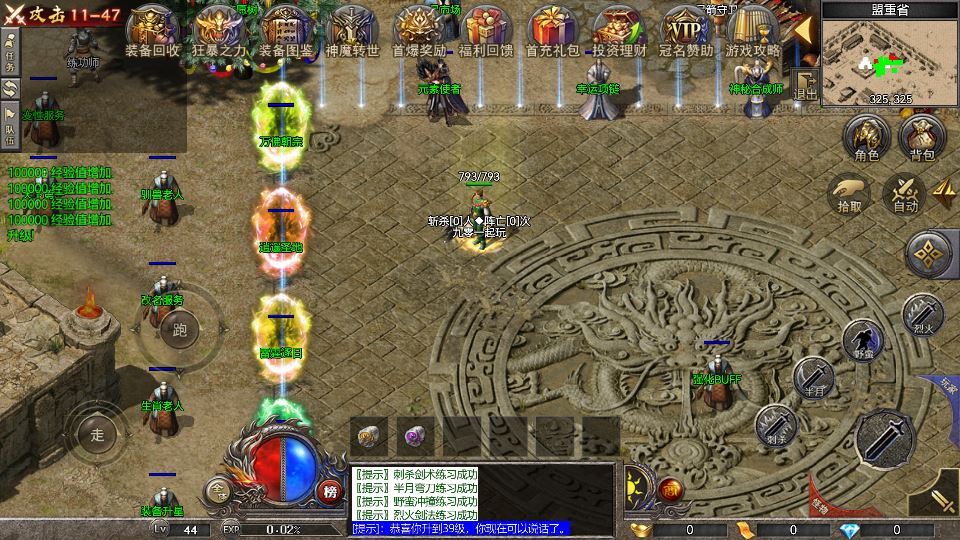Open the 首爆奖励 first-drop rewards

(419, 30)
